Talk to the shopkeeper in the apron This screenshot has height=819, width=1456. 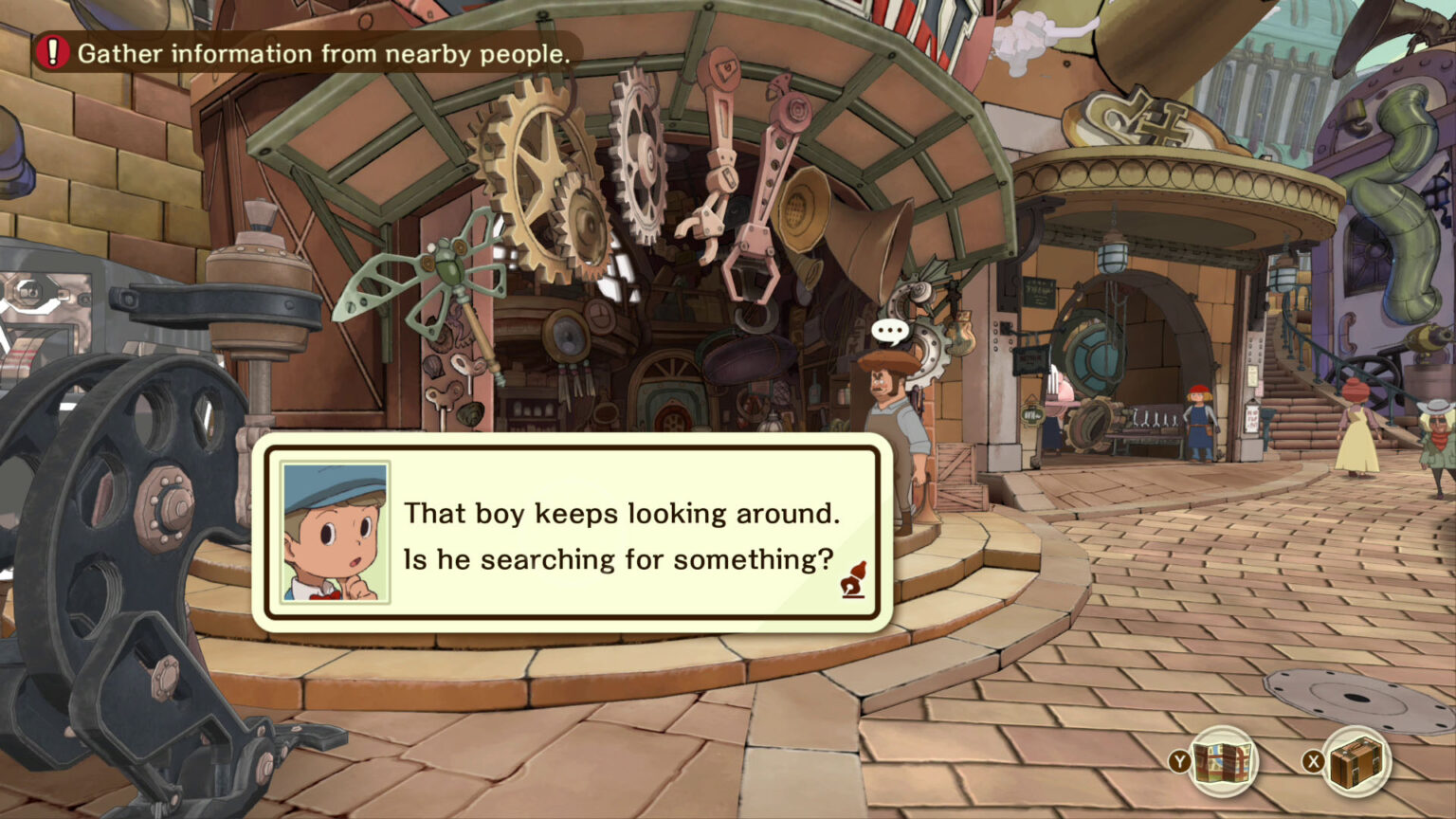(x=886, y=417)
